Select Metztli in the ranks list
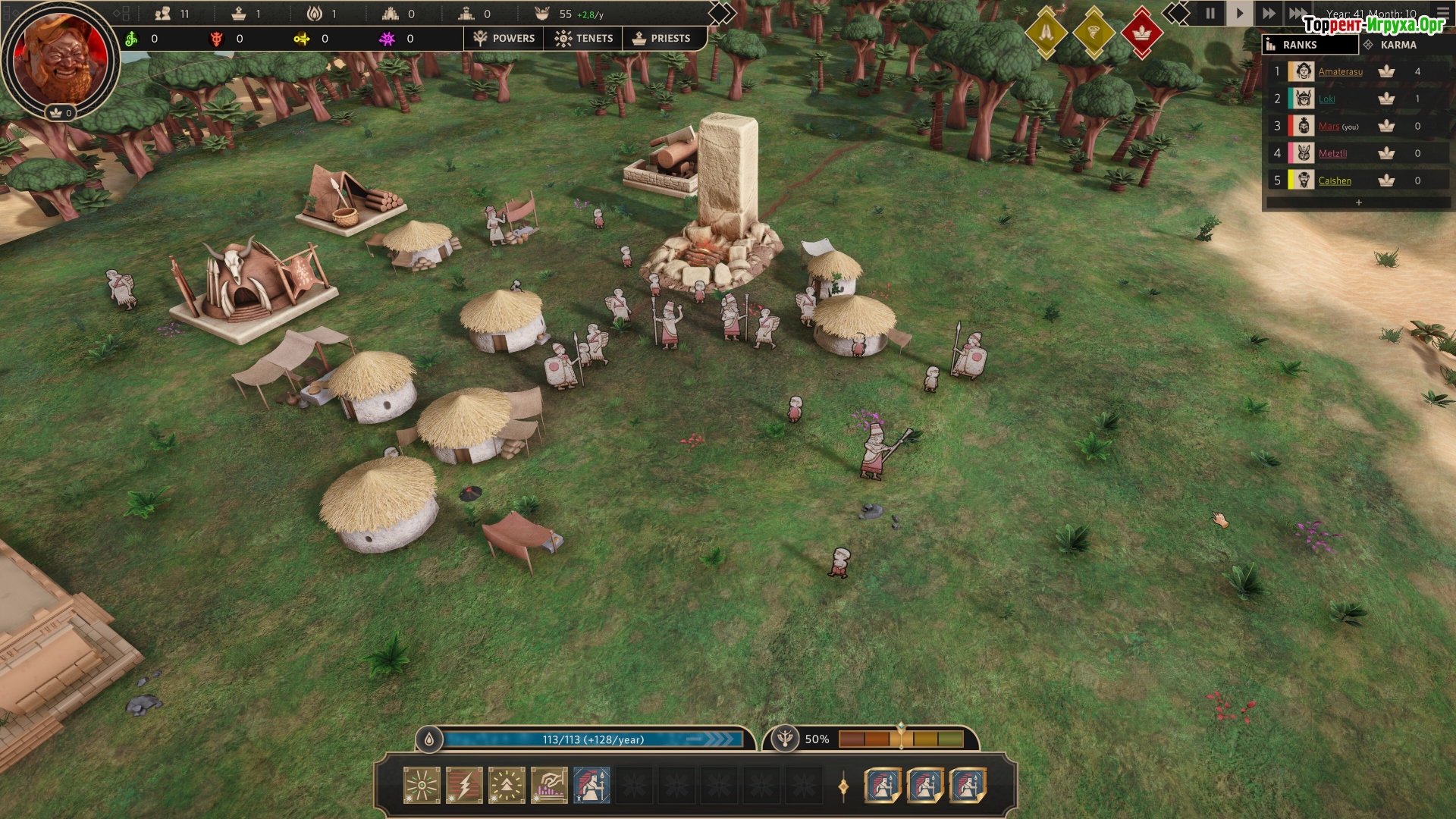 1332,154
